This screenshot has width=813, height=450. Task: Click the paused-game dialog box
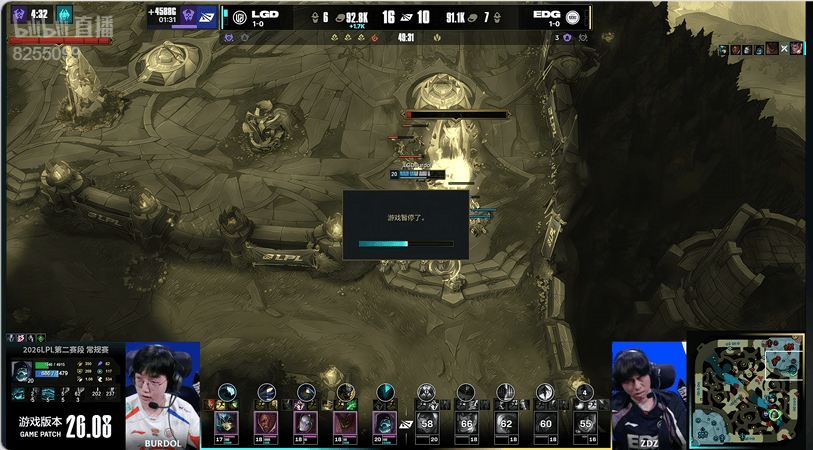[x=406, y=225]
